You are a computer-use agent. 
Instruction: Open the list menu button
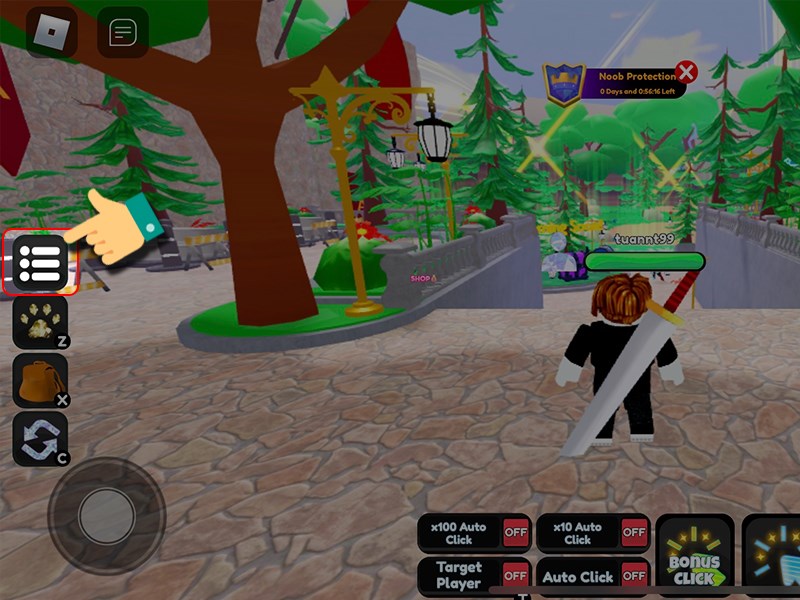40,262
